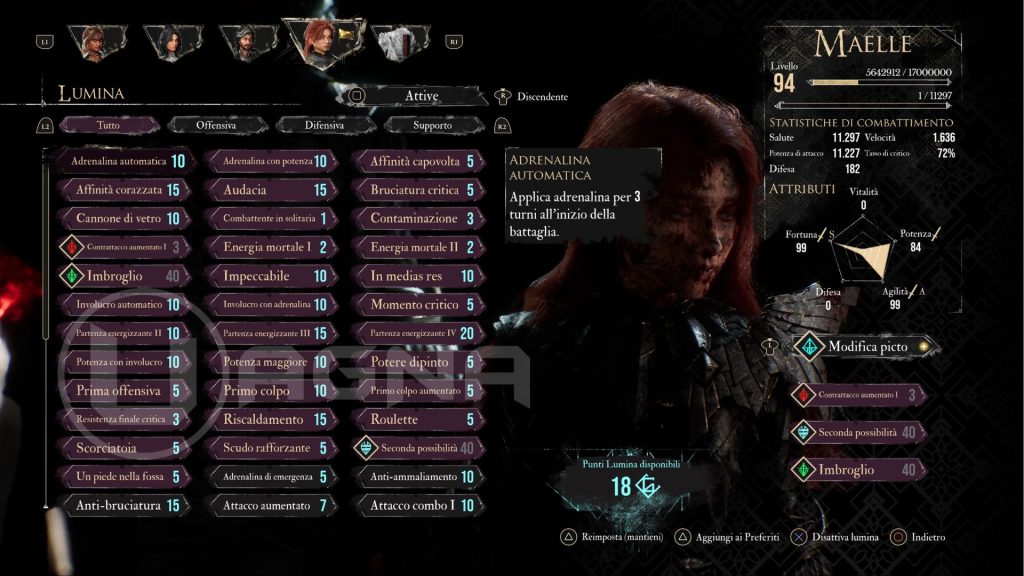Select the Scorciatoia lumina entry
1024x576 pixels.
pyautogui.click(x=118, y=448)
